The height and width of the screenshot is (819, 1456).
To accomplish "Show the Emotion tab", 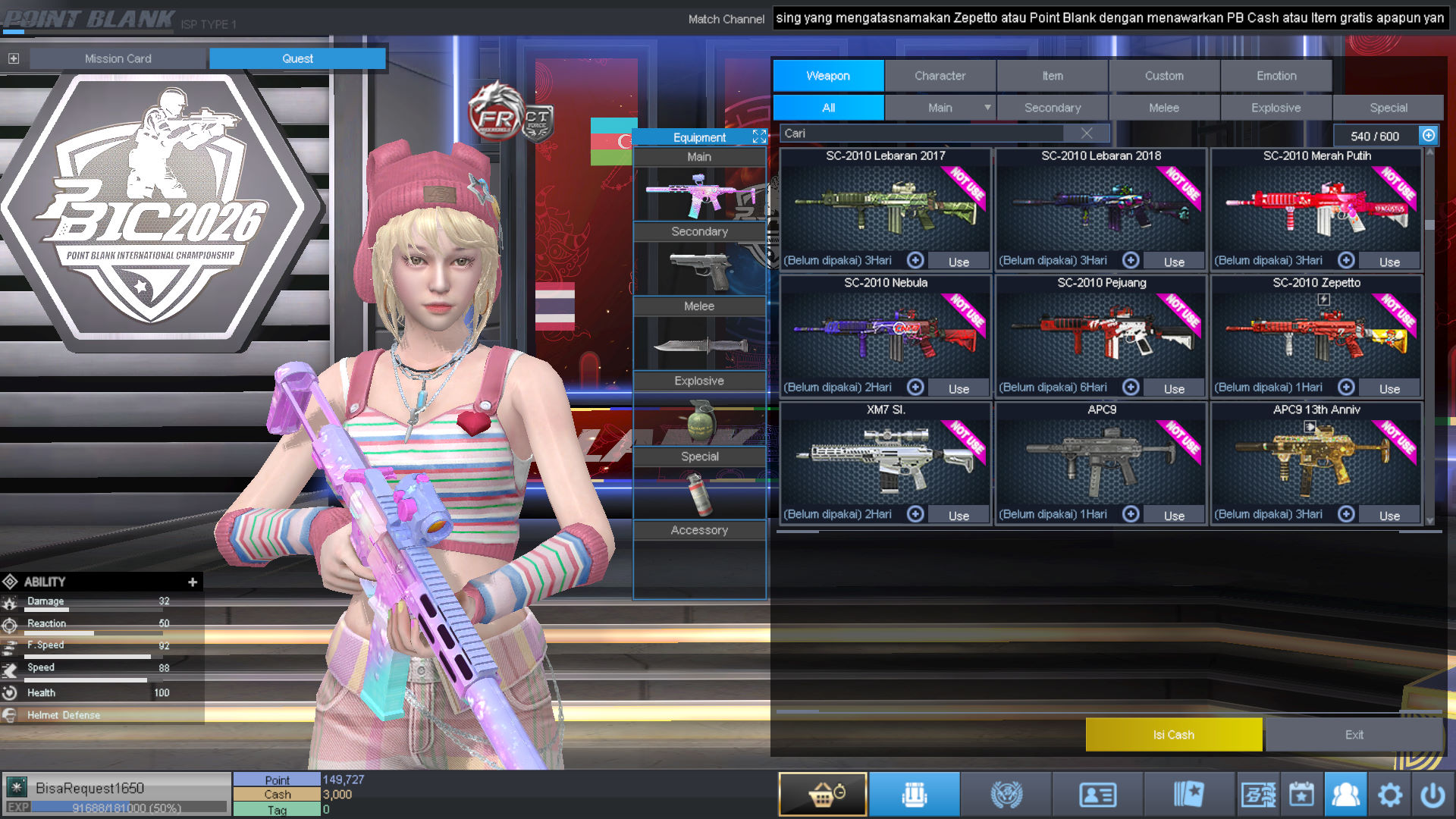I will [x=1276, y=76].
